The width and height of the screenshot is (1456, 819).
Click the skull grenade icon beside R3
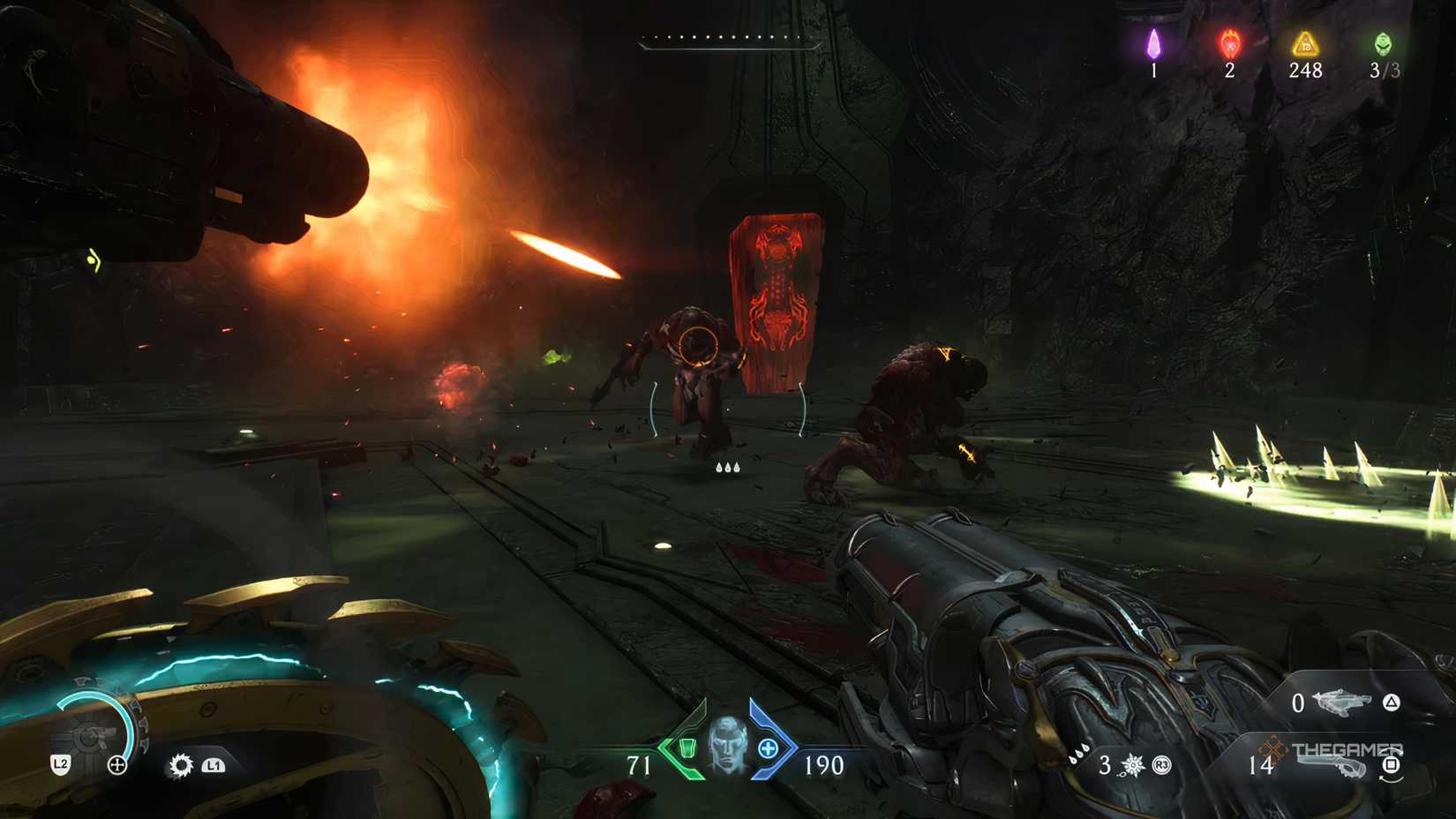point(1133,766)
